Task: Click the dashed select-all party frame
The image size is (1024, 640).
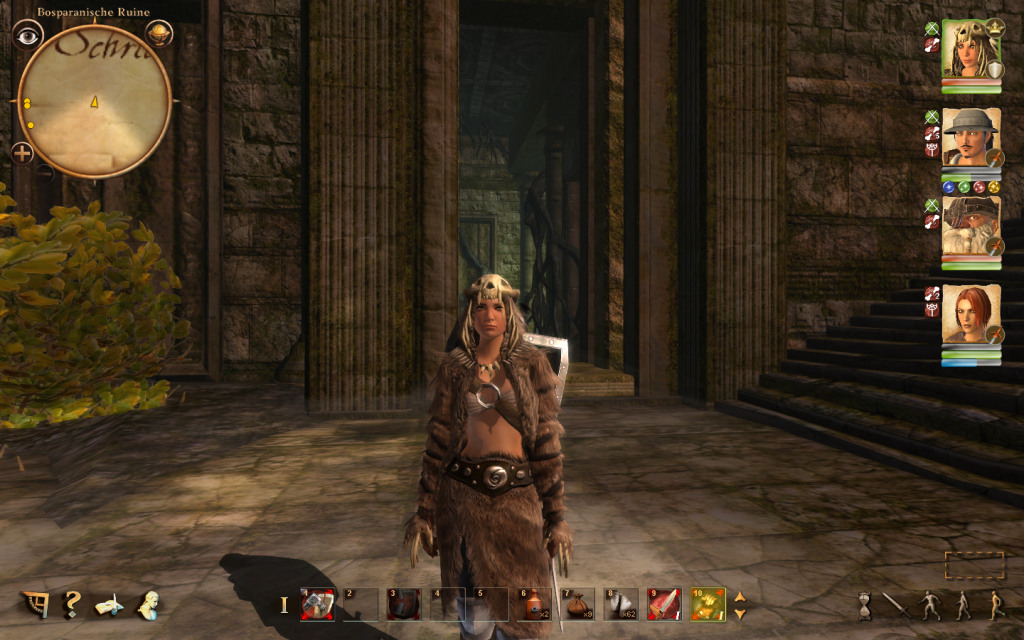Action: click(974, 566)
